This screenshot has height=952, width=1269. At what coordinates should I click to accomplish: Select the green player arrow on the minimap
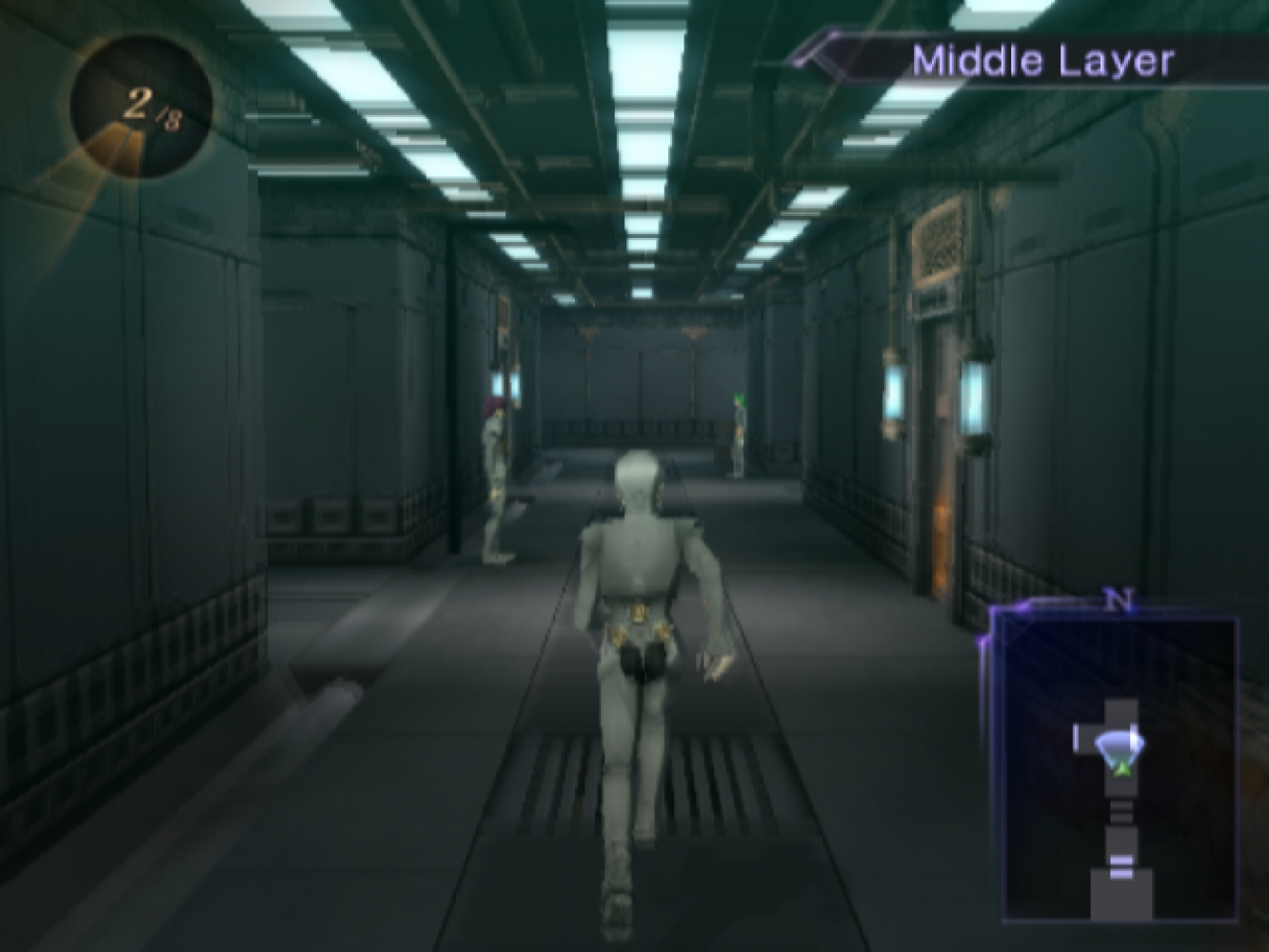click(1124, 764)
